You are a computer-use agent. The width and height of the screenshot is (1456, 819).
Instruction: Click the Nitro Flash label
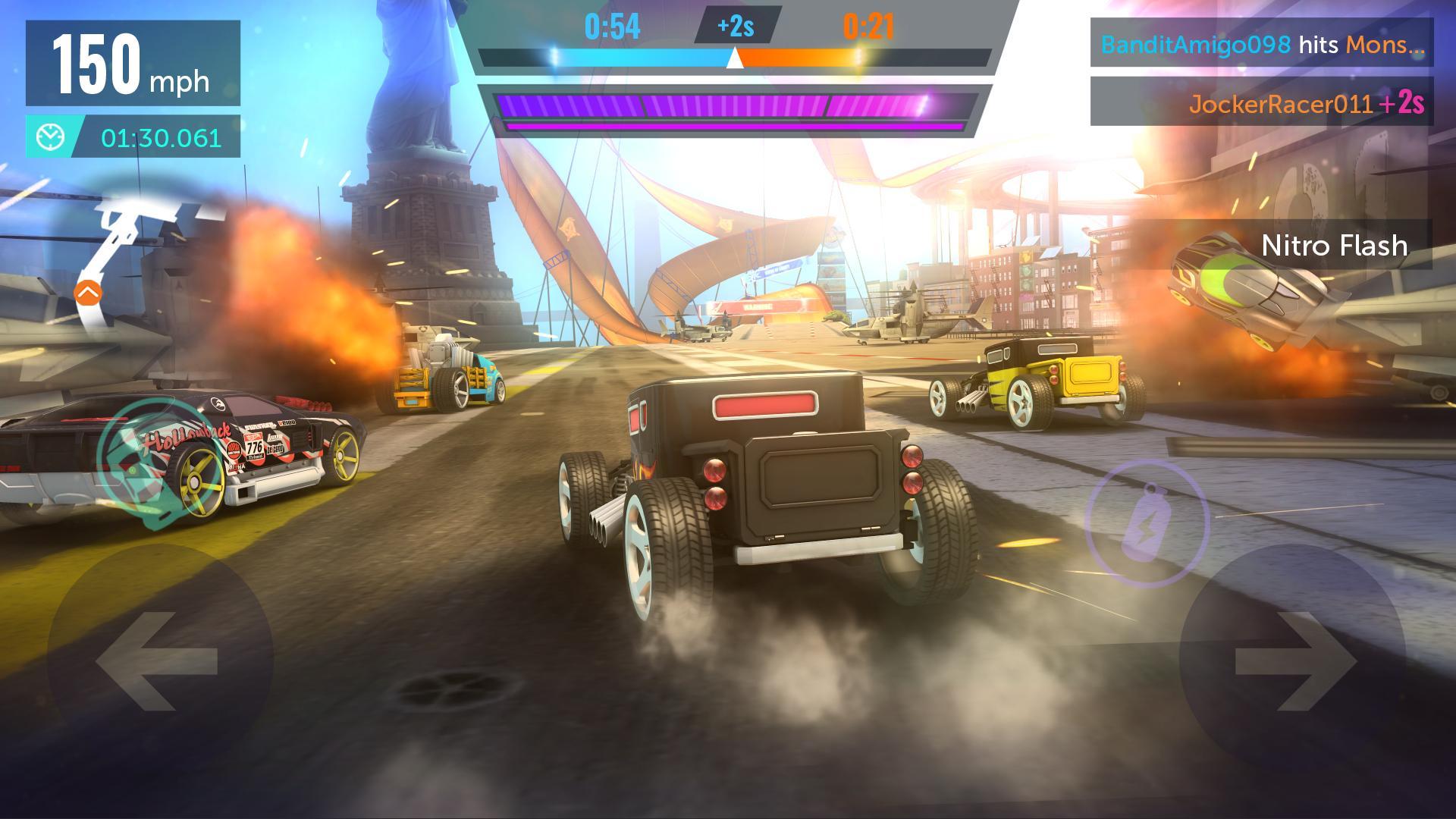pyautogui.click(x=1336, y=246)
